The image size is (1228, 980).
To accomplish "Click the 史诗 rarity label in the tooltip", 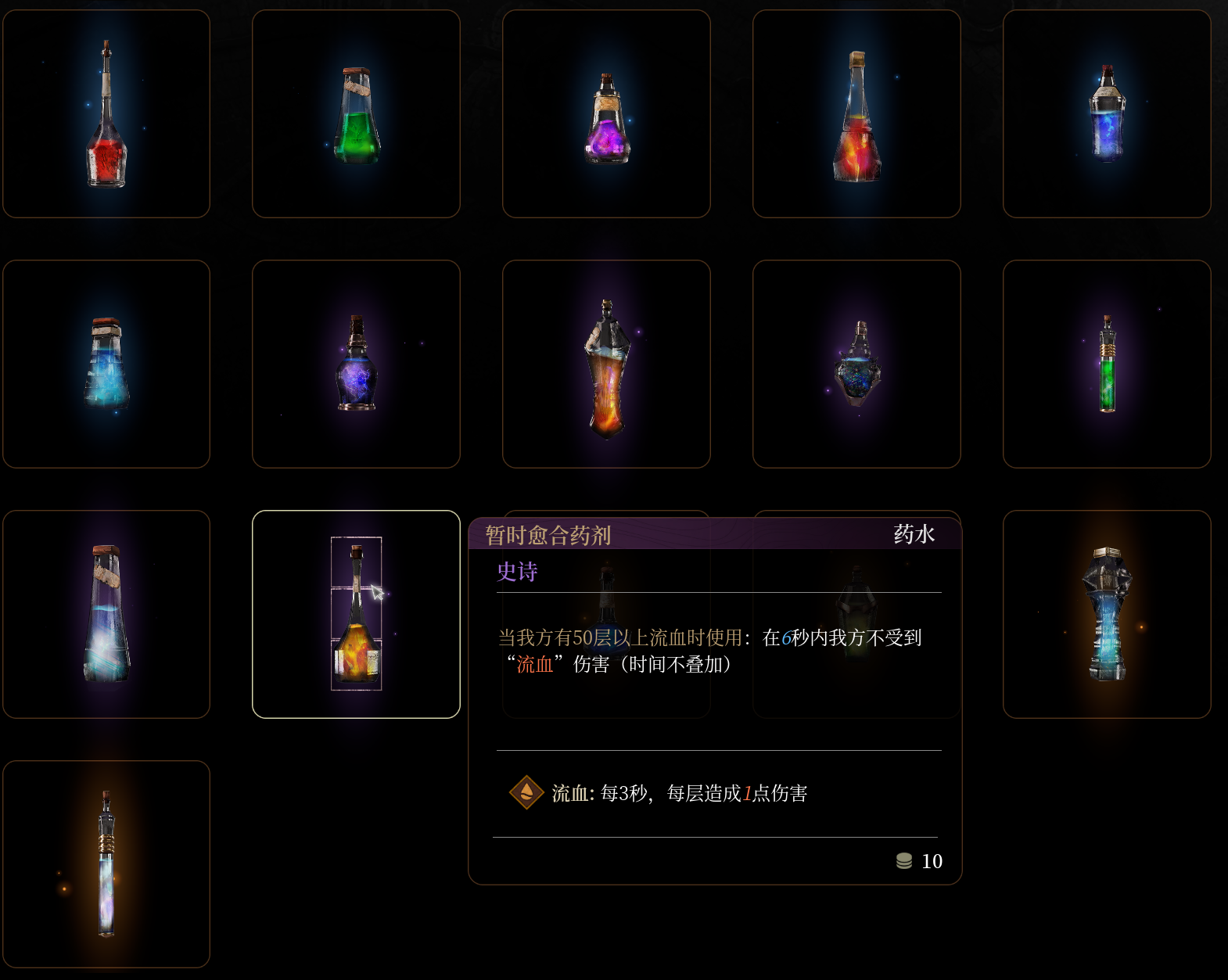I will click(518, 573).
